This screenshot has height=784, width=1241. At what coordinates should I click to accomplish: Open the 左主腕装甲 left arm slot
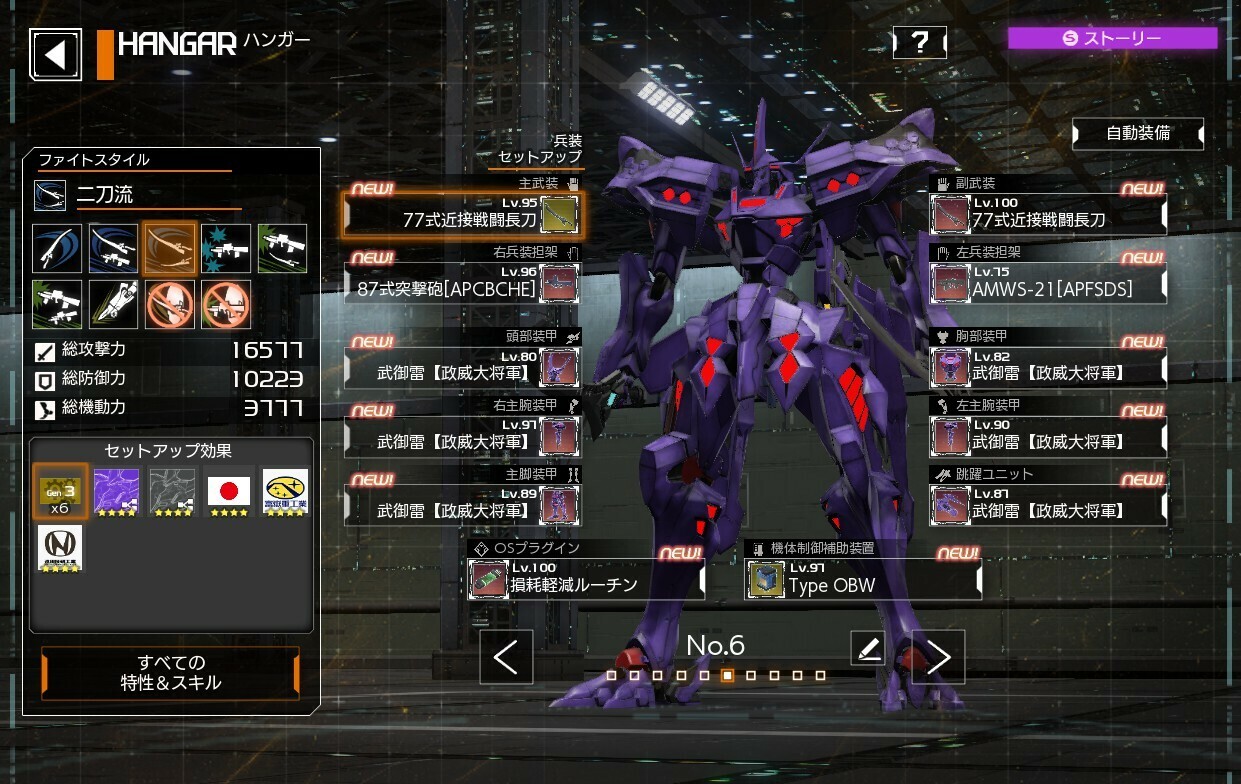tap(1048, 436)
